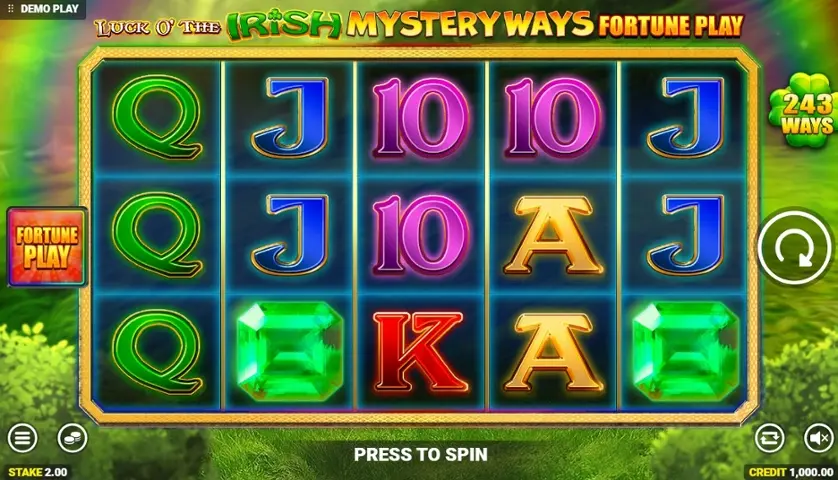Spin the reels with the circular arrow button

click(x=794, y=246)
